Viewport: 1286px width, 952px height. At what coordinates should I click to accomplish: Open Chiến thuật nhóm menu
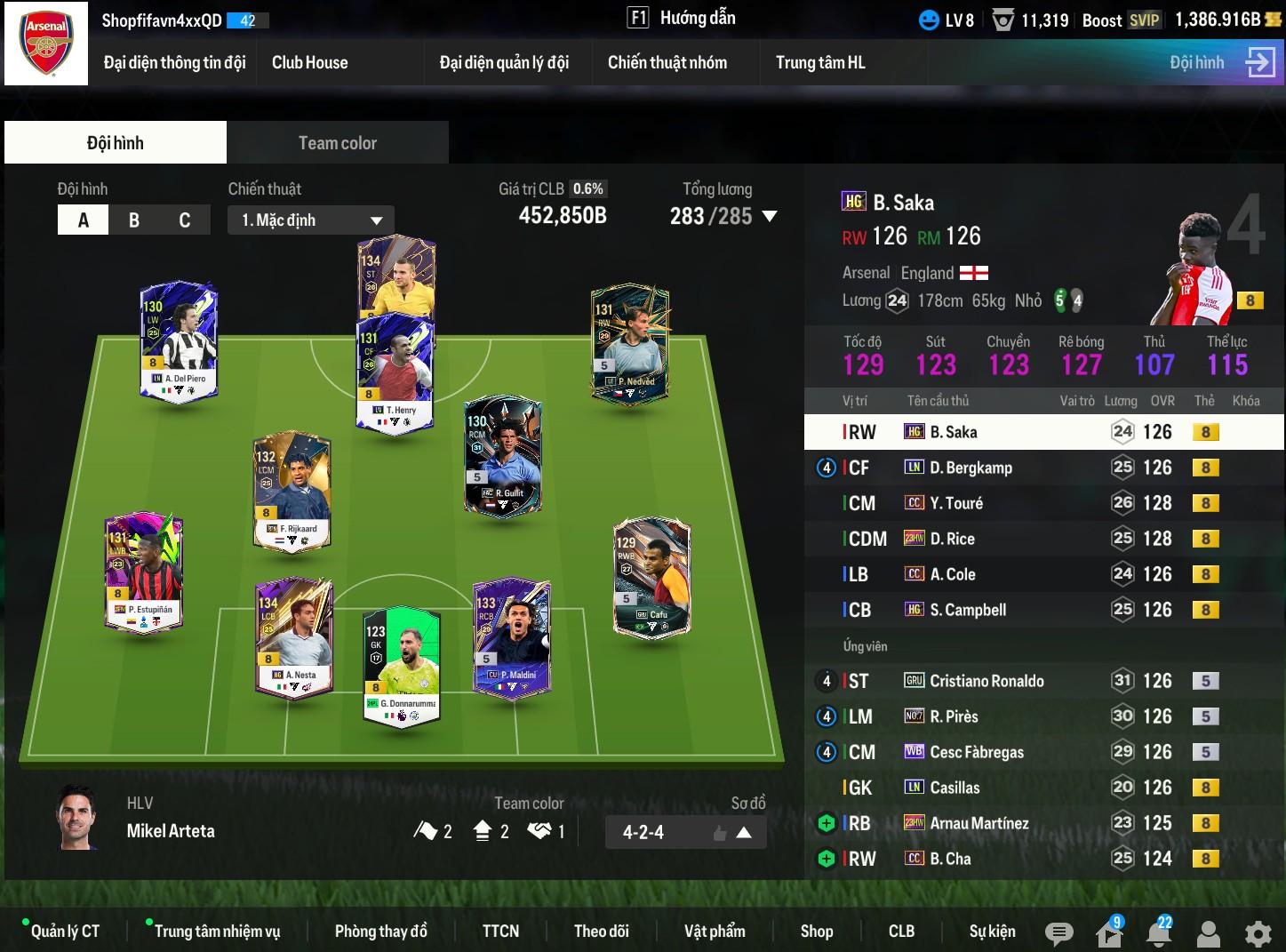point(667,62)
